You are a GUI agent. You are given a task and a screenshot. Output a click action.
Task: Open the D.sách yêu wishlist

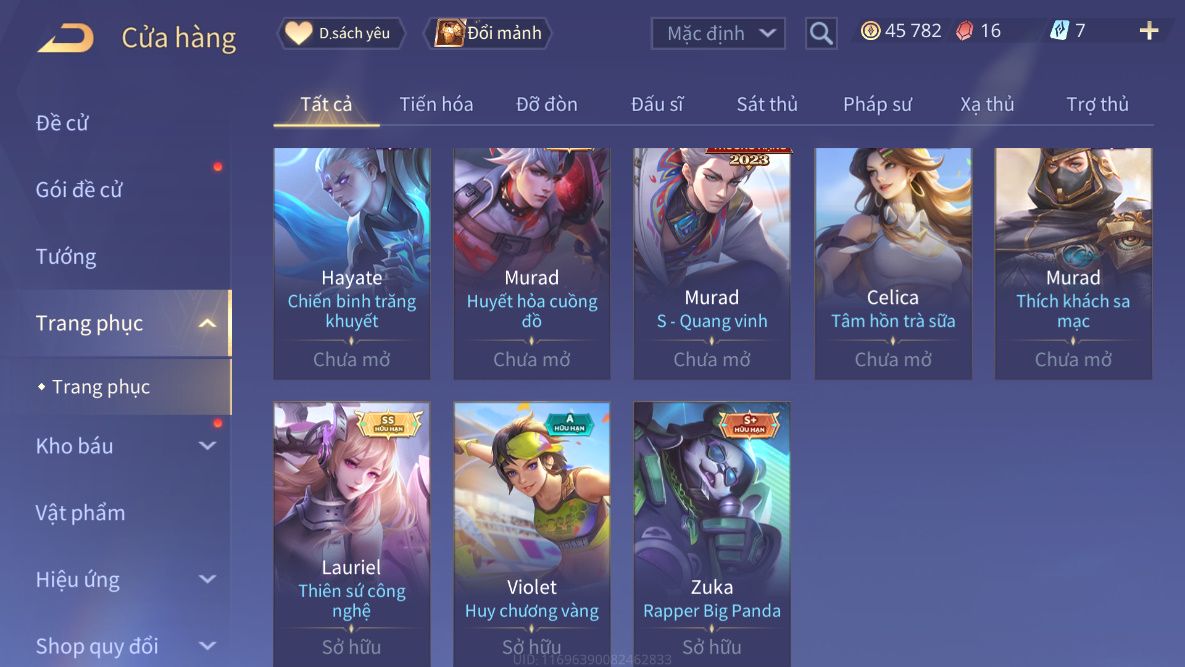[341, 33]
